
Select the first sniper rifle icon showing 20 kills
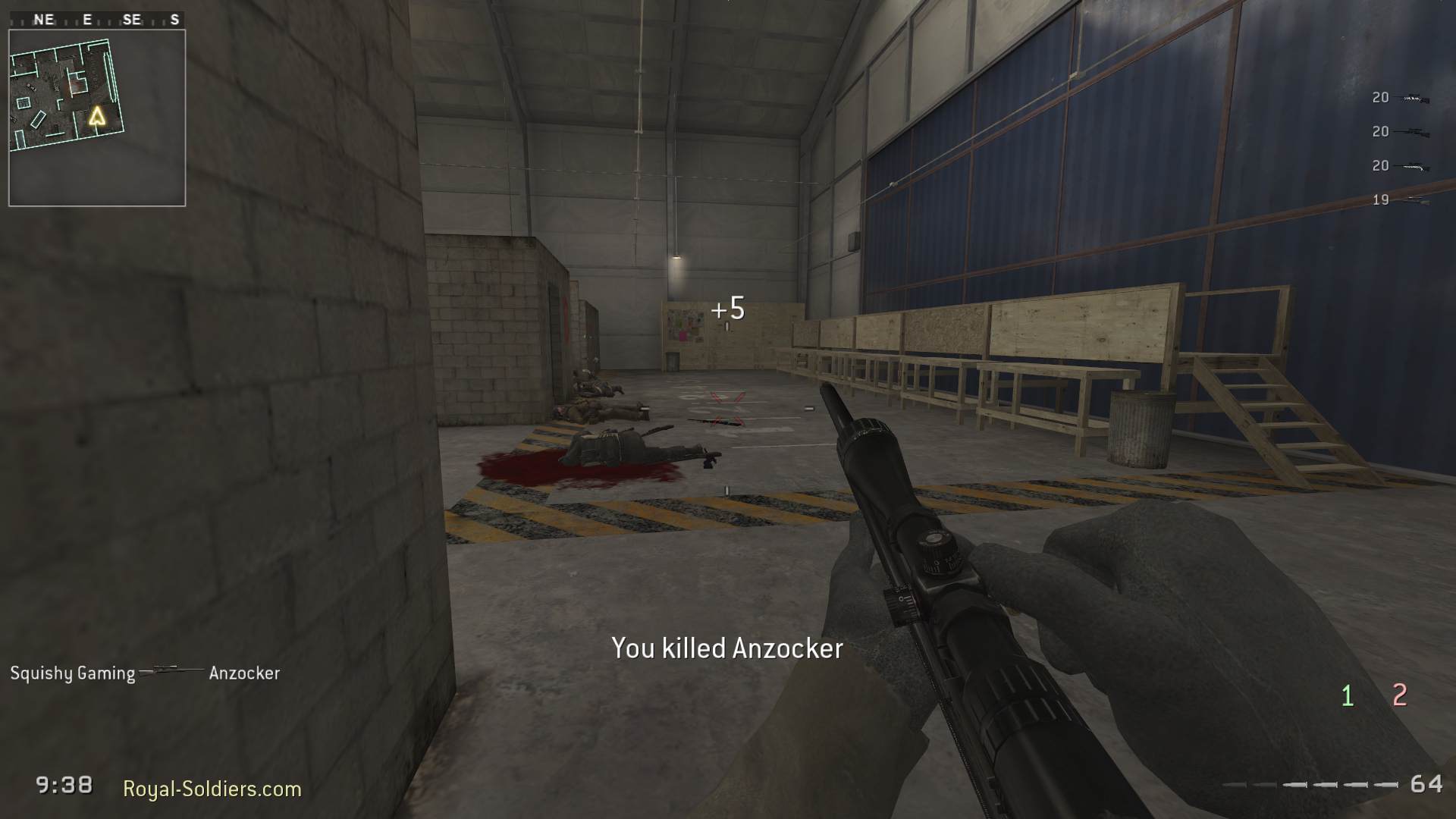1412,97
